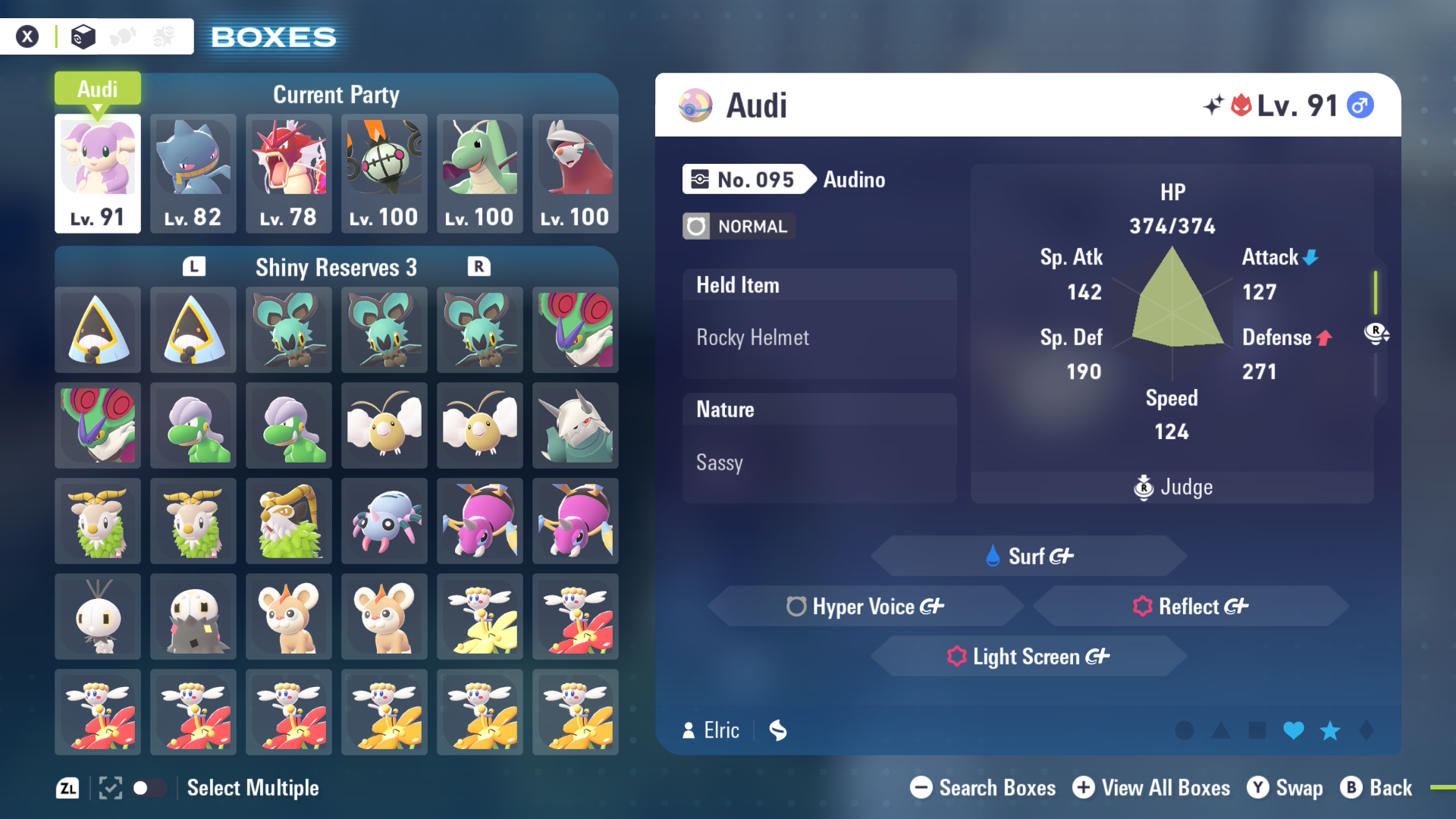Viewport: 1456px width, 819px height.
Task: Toggle the blue heart marking
Action: pyautogui.click(x=1294, y=730)
